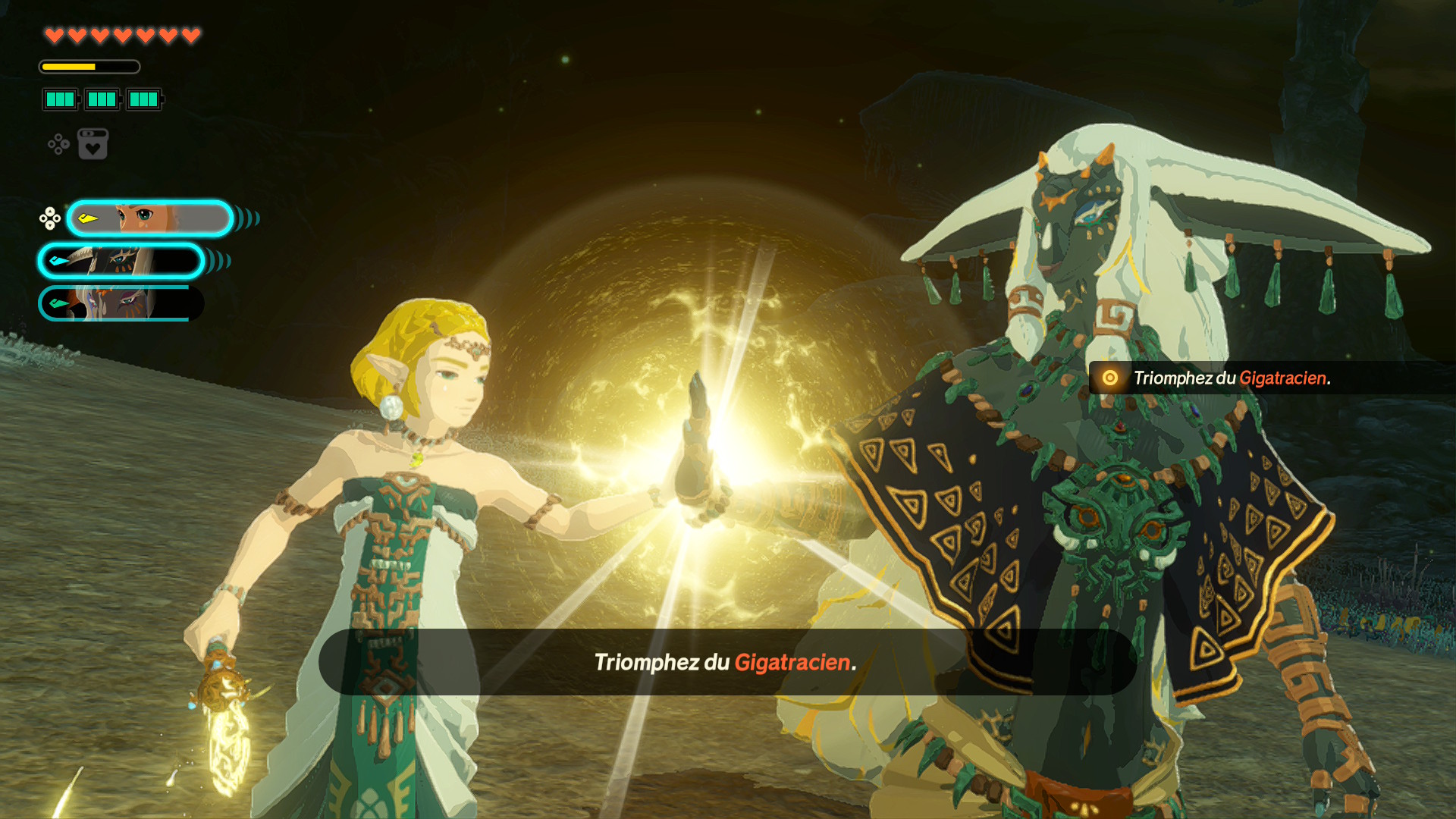Viewport: 1456px width, 819px height.
Task: Select Zelda's character portrait bar
Action: click(x=149, y=219)
